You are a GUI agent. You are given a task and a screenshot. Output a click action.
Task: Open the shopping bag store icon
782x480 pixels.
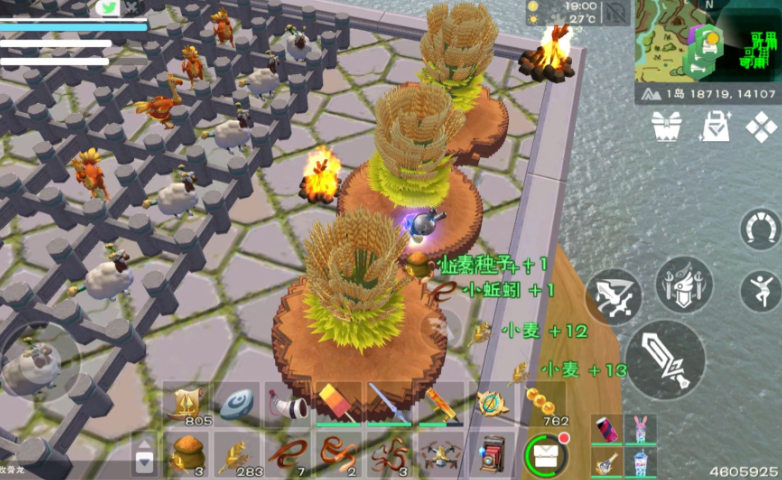pyautogui.click(x=715, y=126)
